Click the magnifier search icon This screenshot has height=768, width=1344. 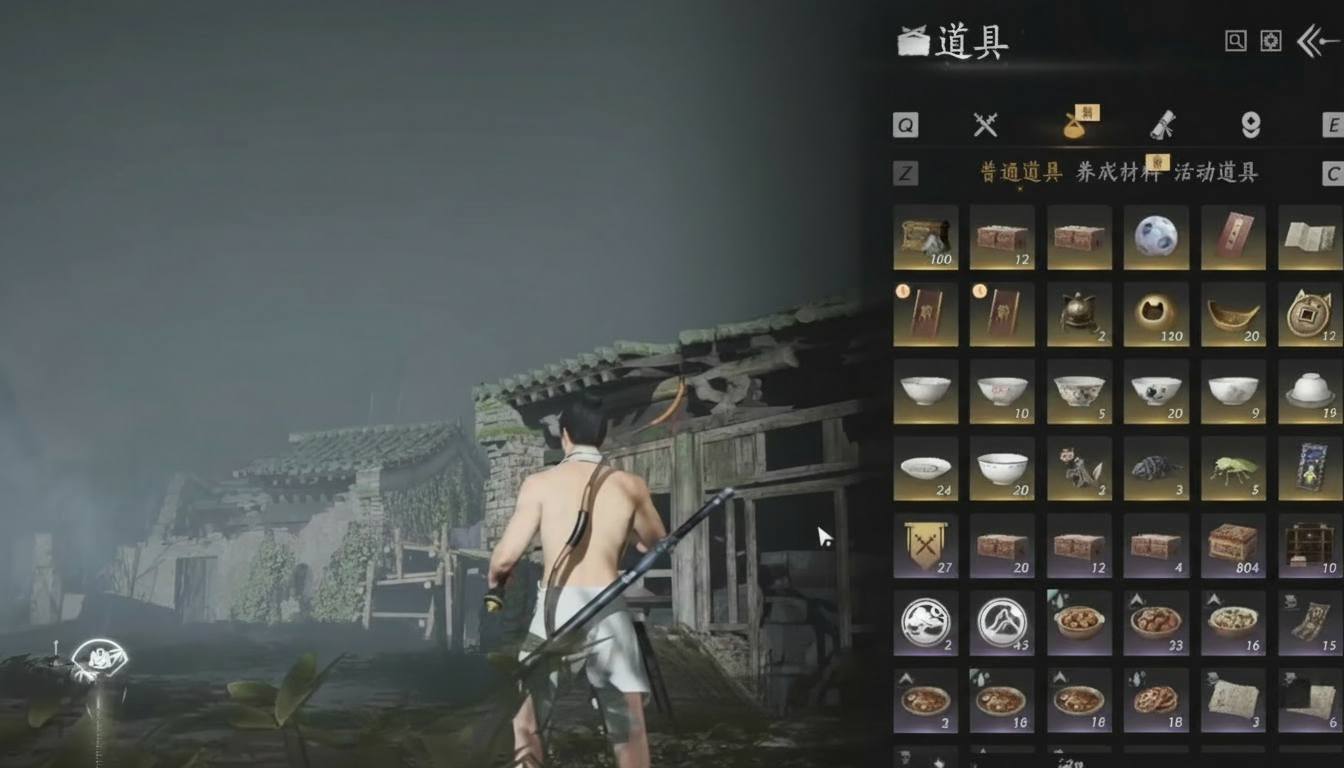pyautogui.click(x=1237, y=40)
